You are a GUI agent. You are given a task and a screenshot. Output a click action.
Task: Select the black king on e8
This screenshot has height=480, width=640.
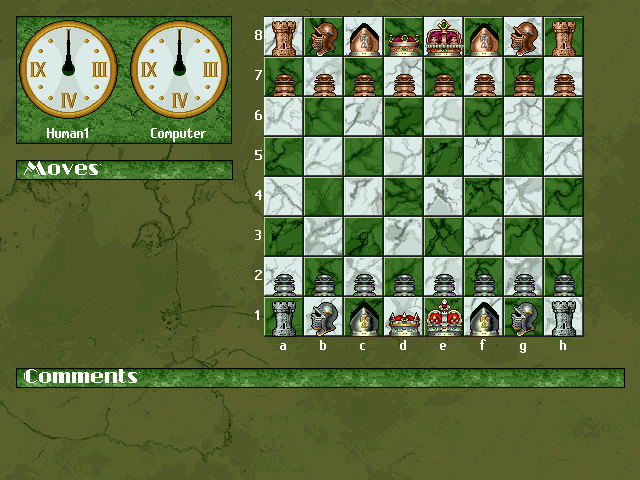[443, 37]
